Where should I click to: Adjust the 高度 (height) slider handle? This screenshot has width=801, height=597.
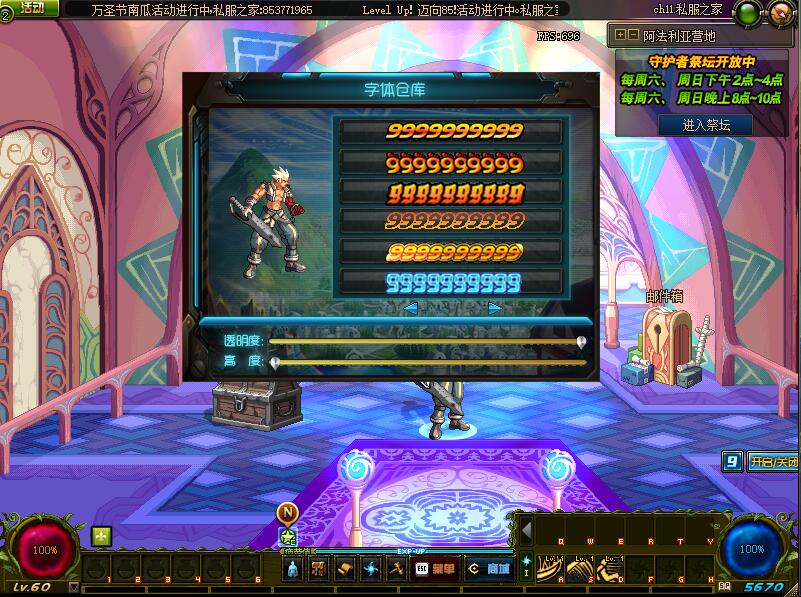274,363
